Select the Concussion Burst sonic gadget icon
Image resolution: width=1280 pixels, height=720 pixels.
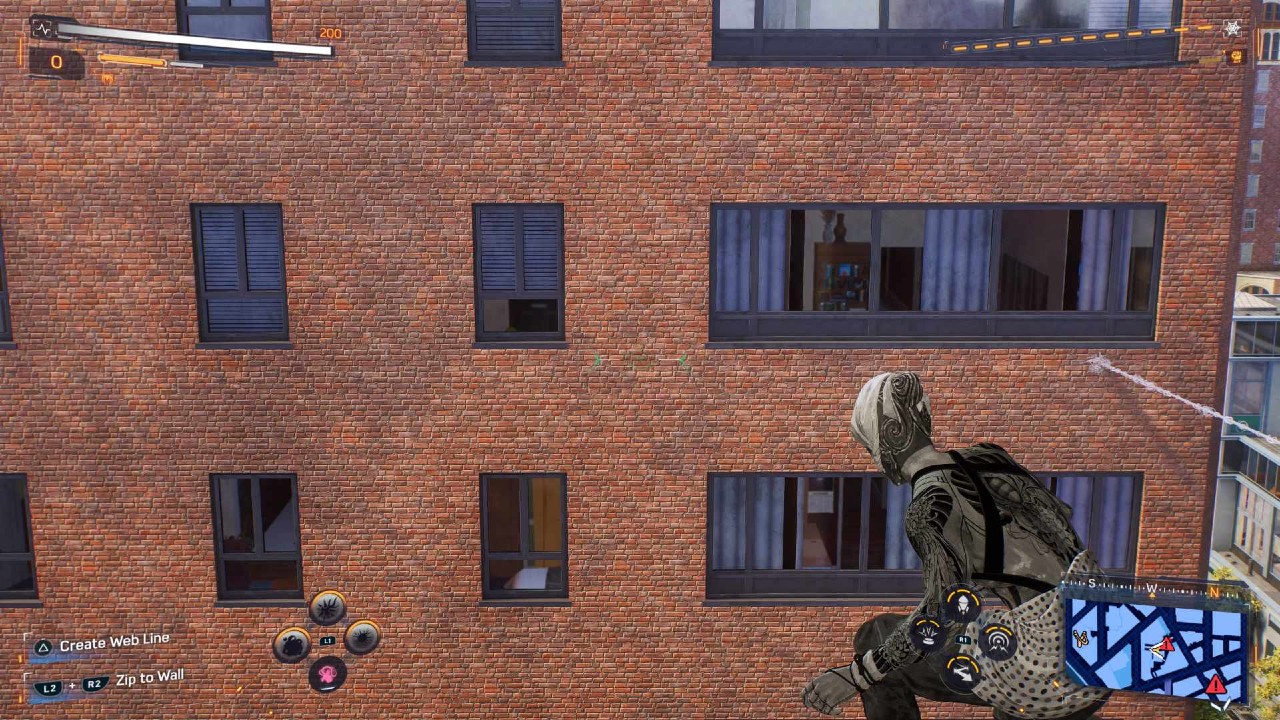click(998, 640)
